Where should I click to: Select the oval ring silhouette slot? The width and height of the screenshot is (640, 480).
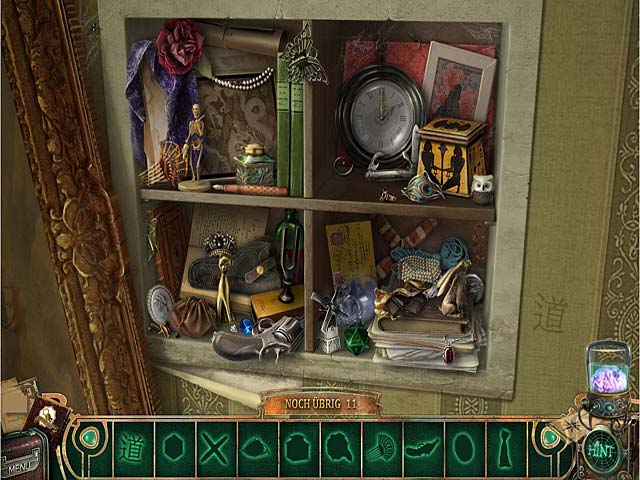point(464,447)
